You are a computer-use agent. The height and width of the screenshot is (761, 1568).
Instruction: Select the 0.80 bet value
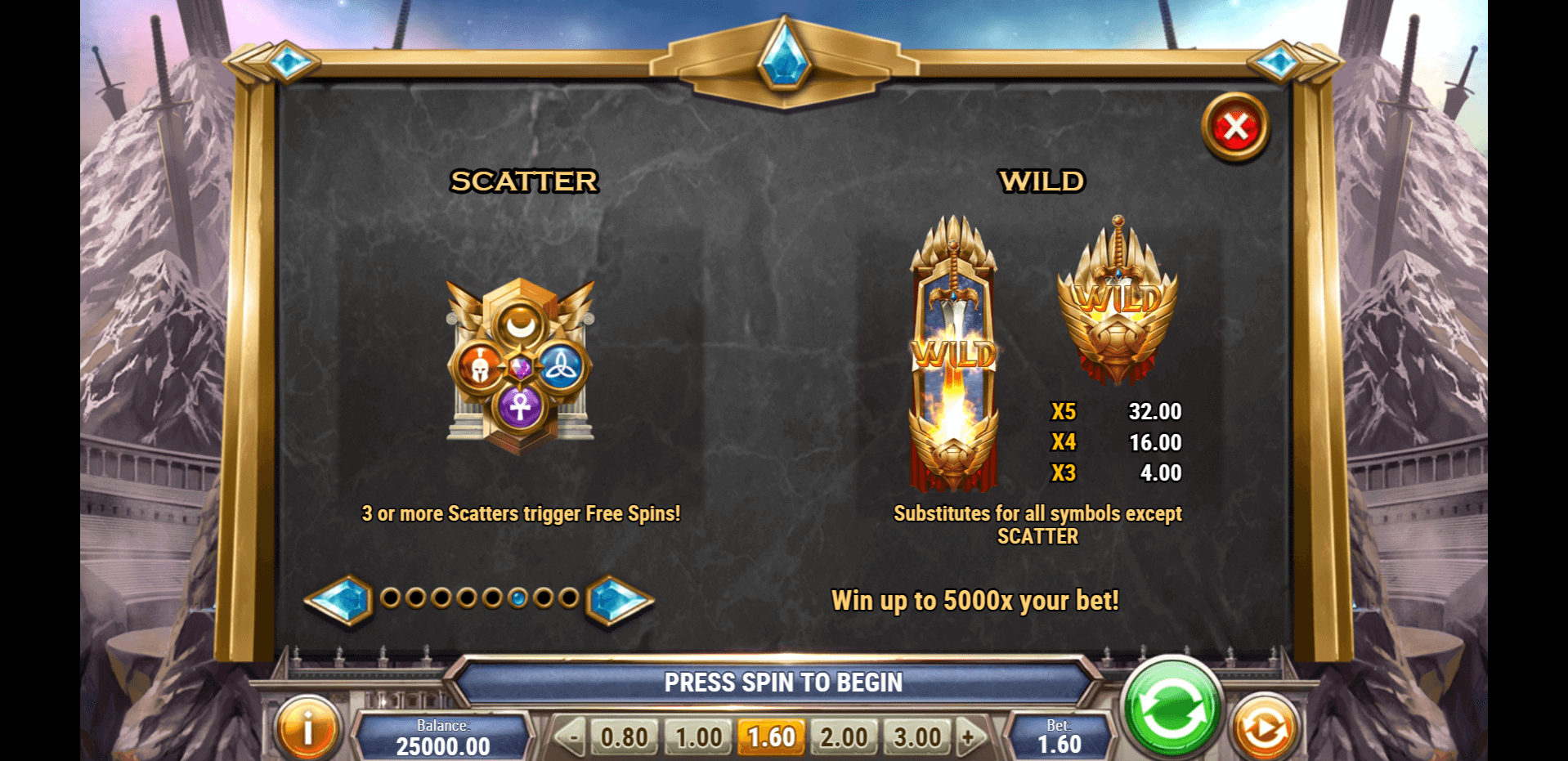point(624,737)
